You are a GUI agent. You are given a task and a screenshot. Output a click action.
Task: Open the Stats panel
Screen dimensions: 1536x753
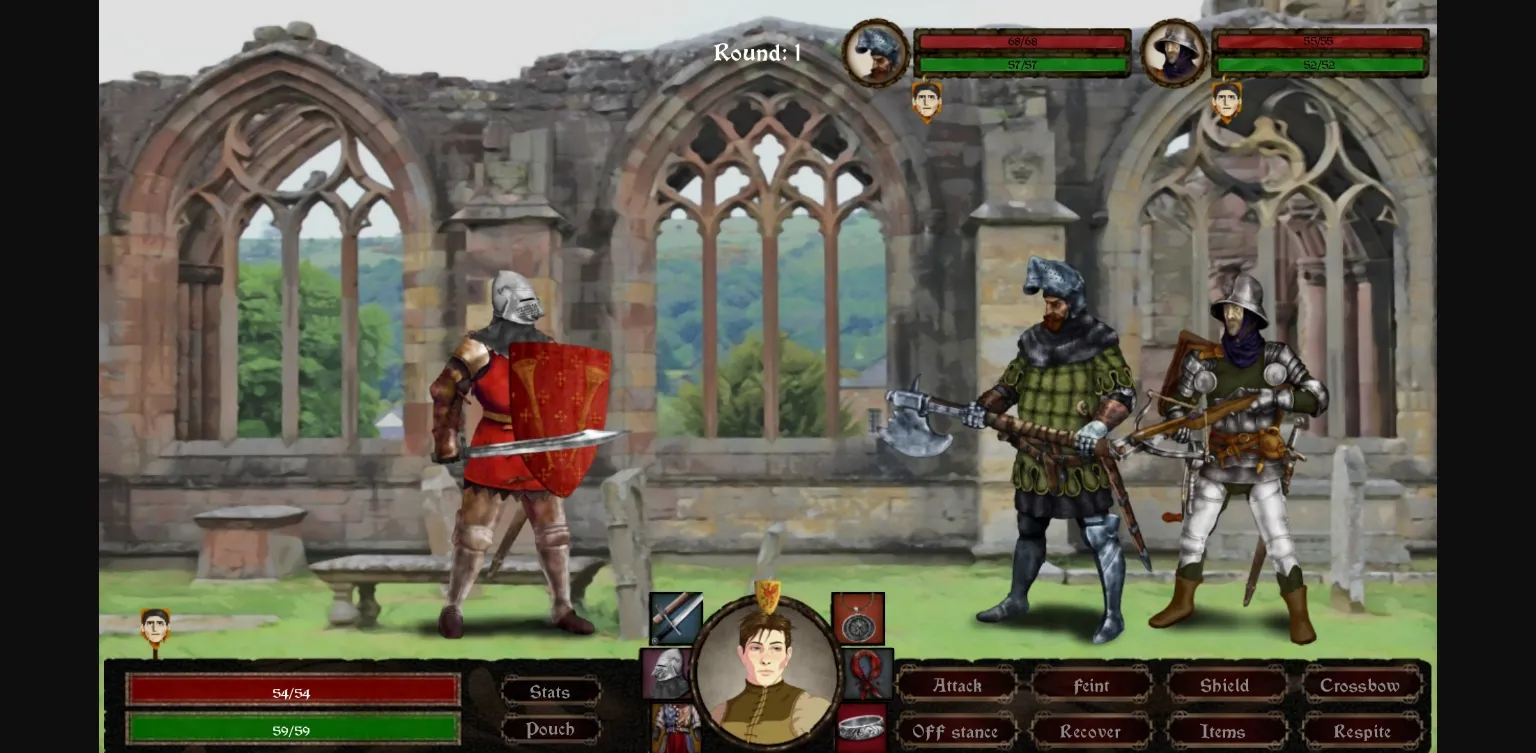(x=550, y=691)
